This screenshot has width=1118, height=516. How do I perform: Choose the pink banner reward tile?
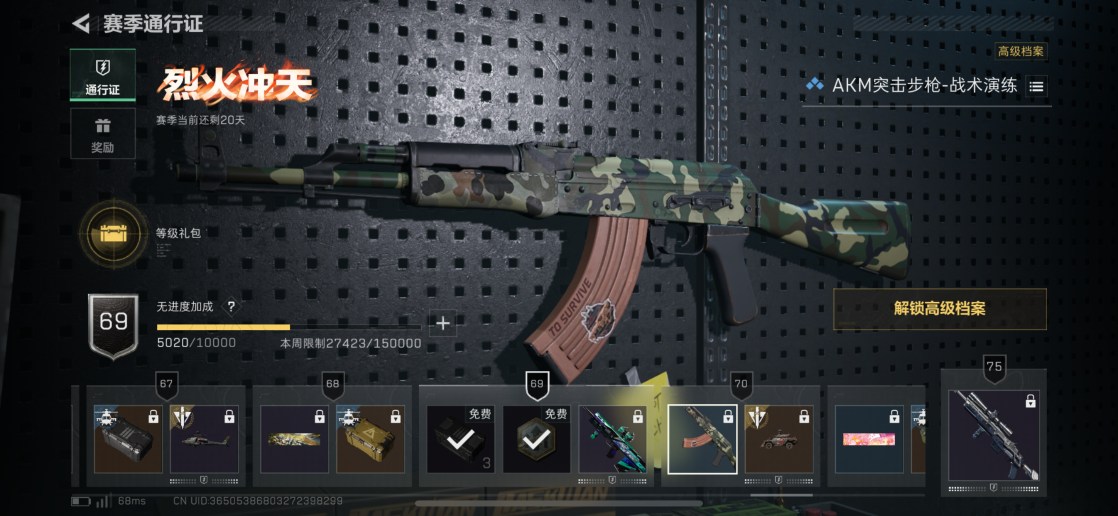[868, 438]
